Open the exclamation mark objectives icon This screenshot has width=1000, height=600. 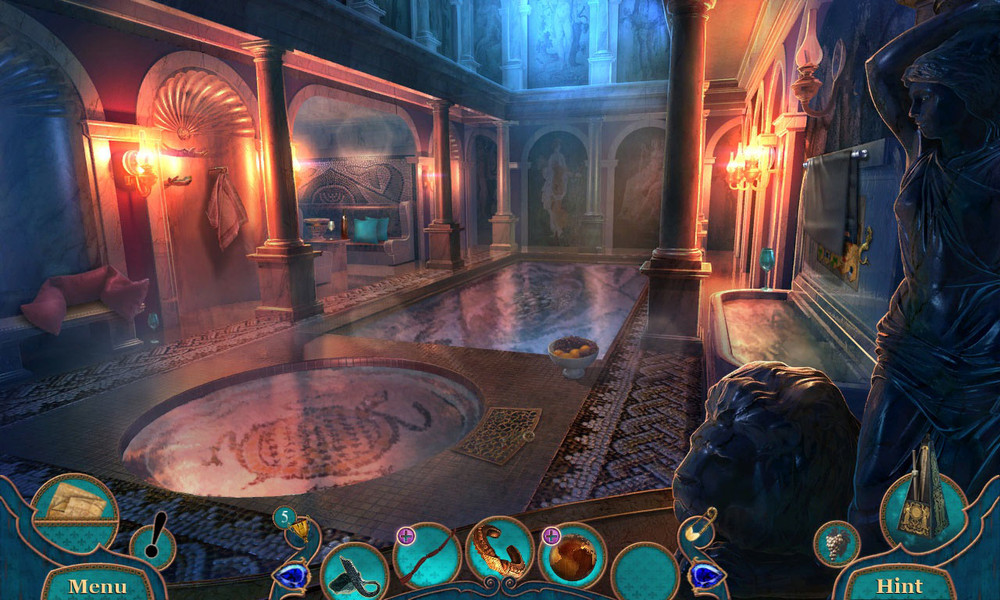click(x=153, y=544)
